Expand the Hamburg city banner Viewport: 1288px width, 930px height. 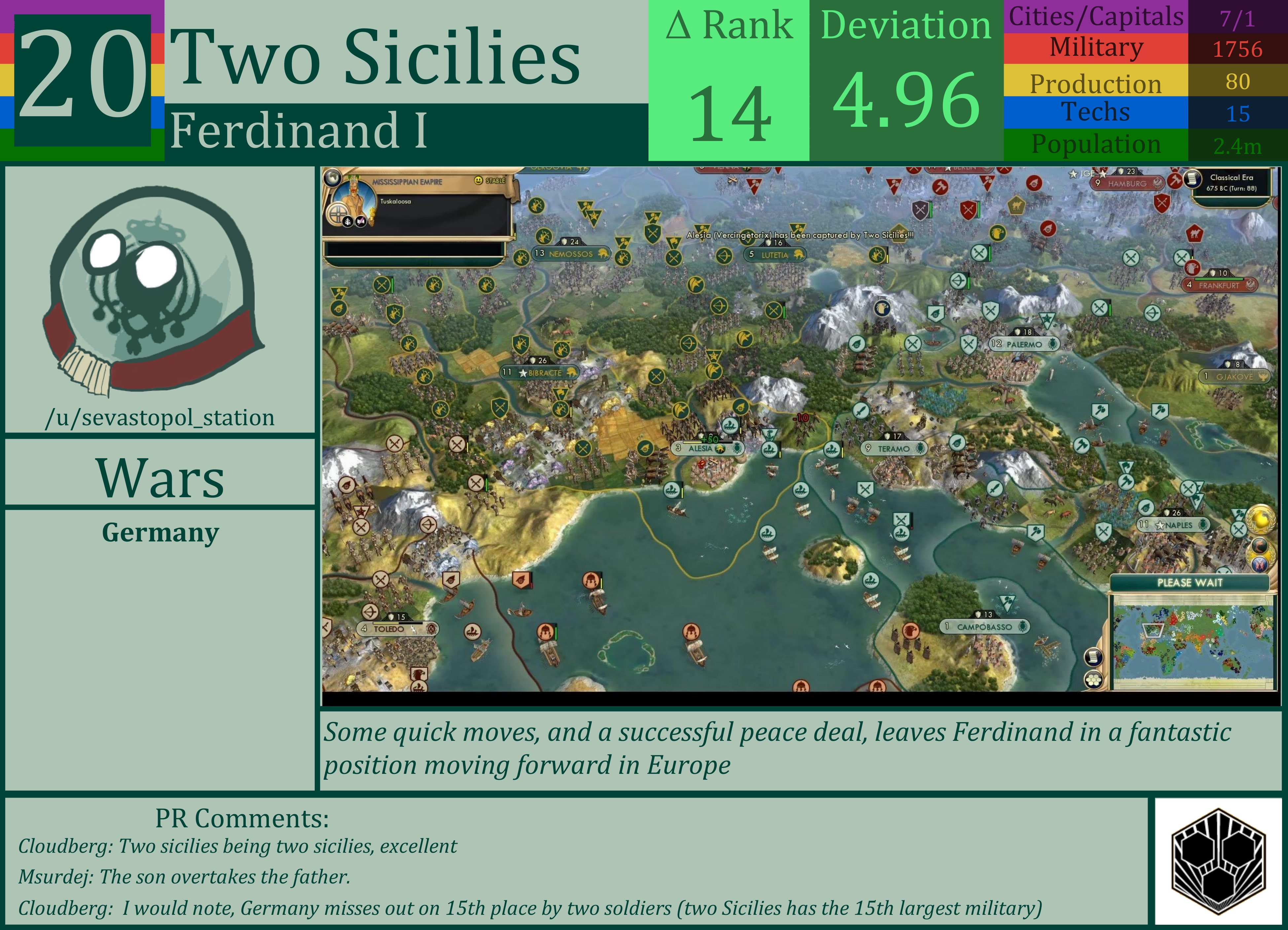point(1127,184)
